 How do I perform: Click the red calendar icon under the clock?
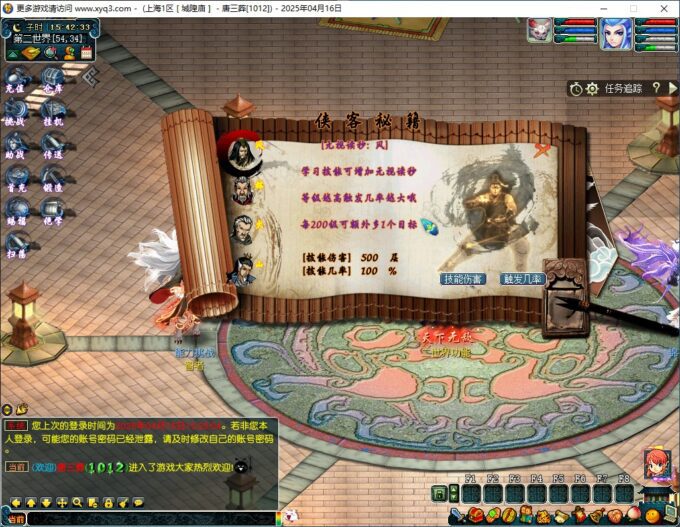[x=87, y=52]
